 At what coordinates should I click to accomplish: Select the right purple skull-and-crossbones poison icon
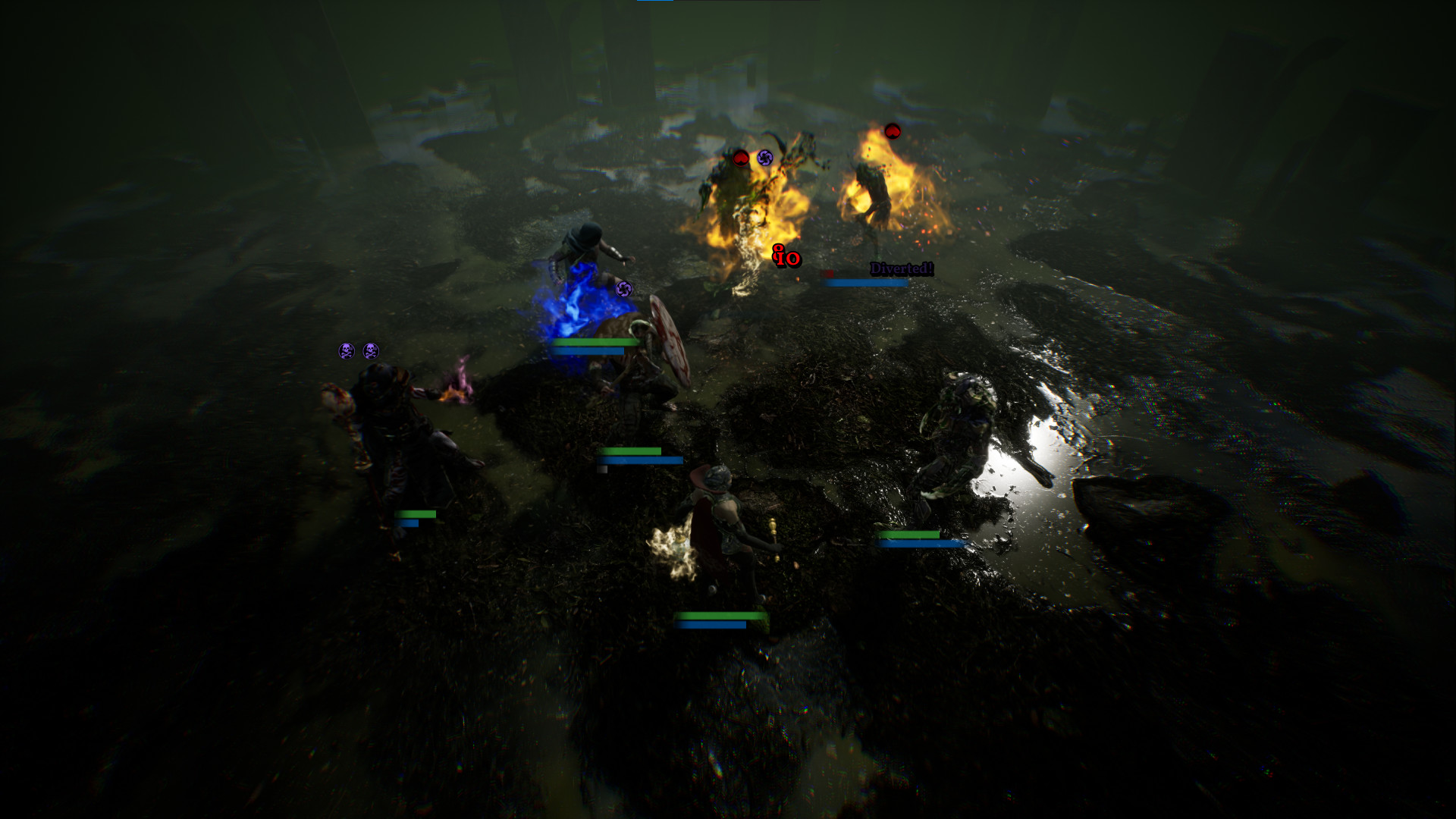(x=371, y=350)
